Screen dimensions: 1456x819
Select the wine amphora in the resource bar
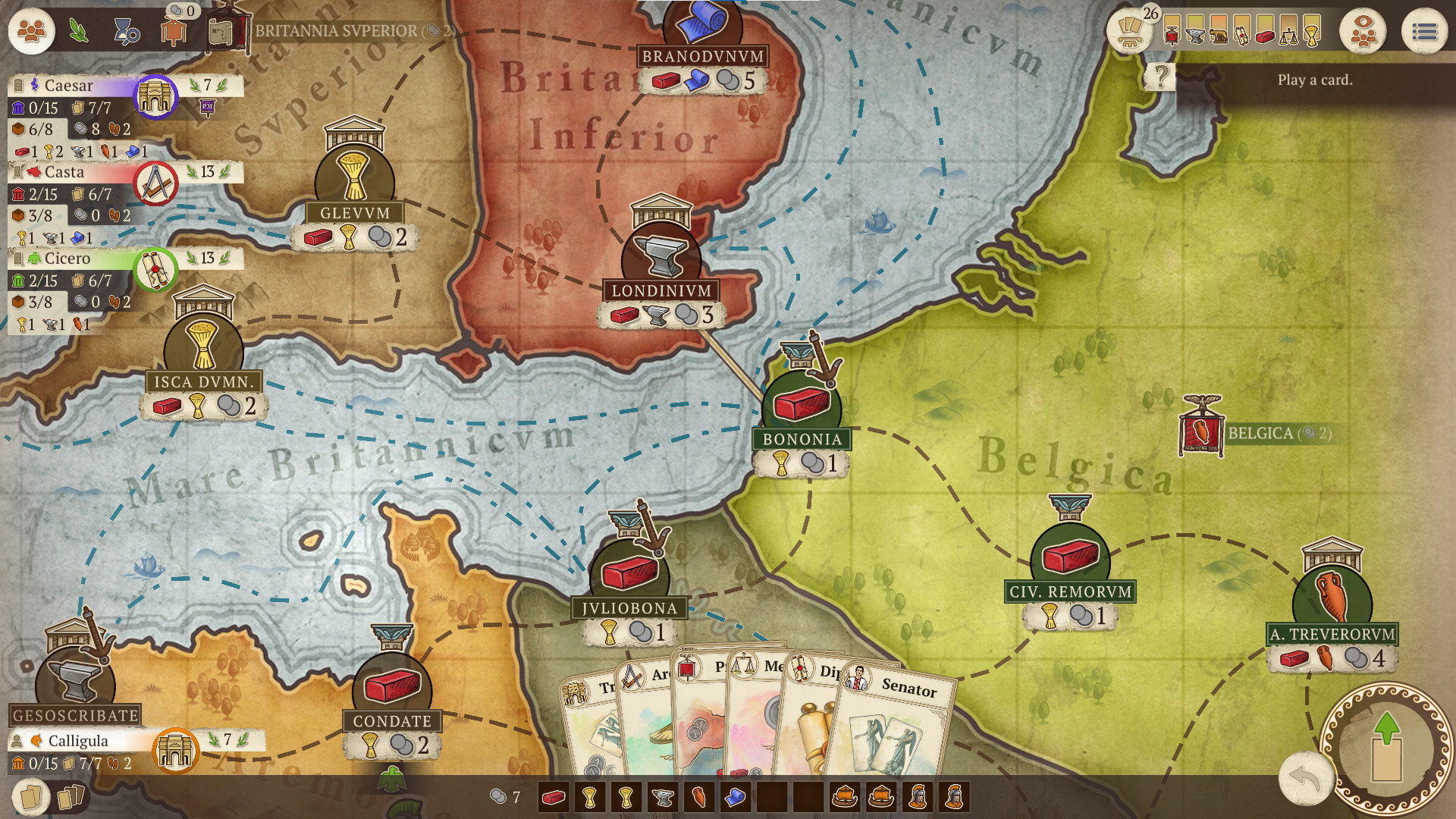(699, 797)
